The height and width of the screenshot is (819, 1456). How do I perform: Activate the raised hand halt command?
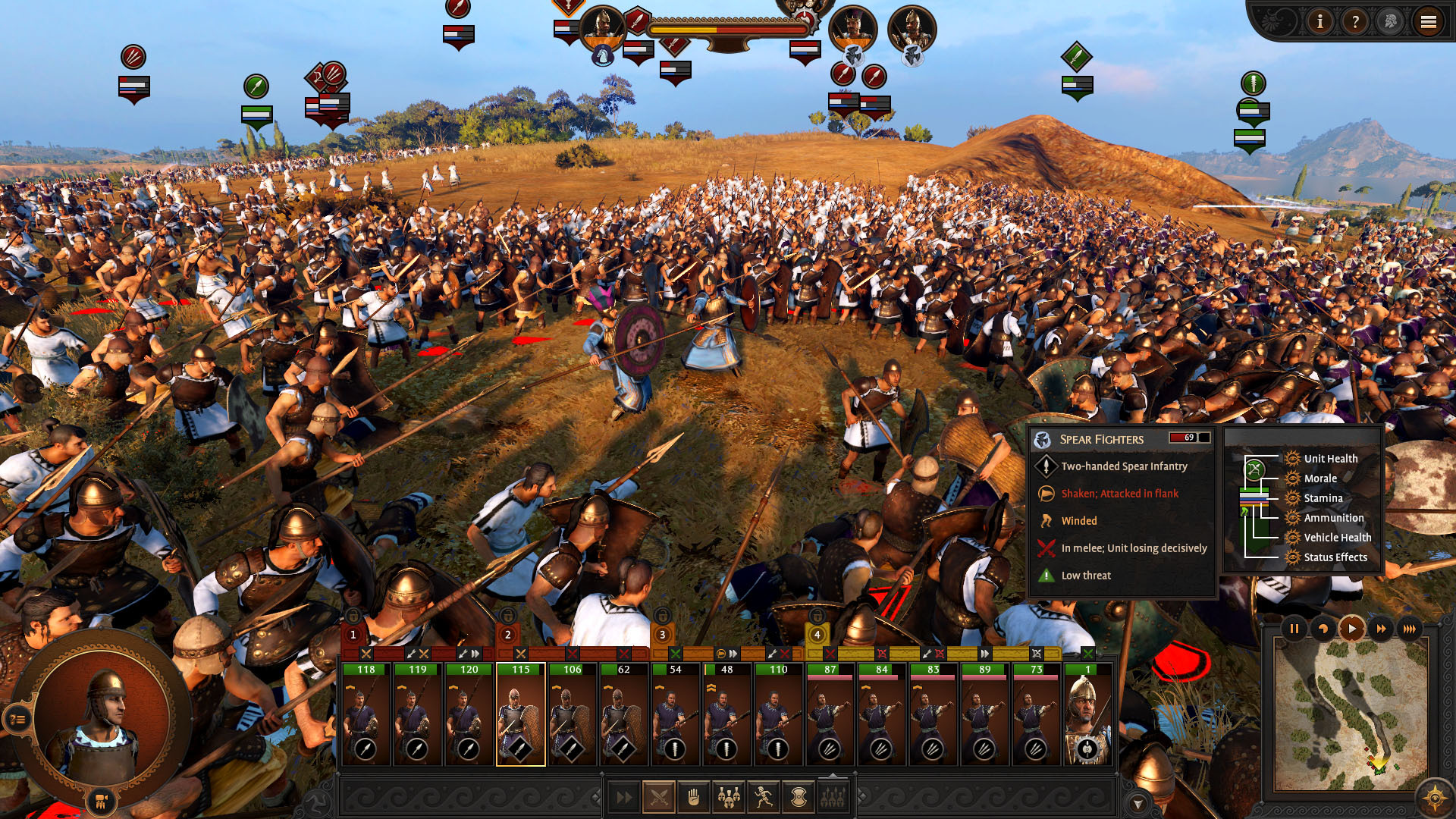pyautogui.click(x=693, y=797)
